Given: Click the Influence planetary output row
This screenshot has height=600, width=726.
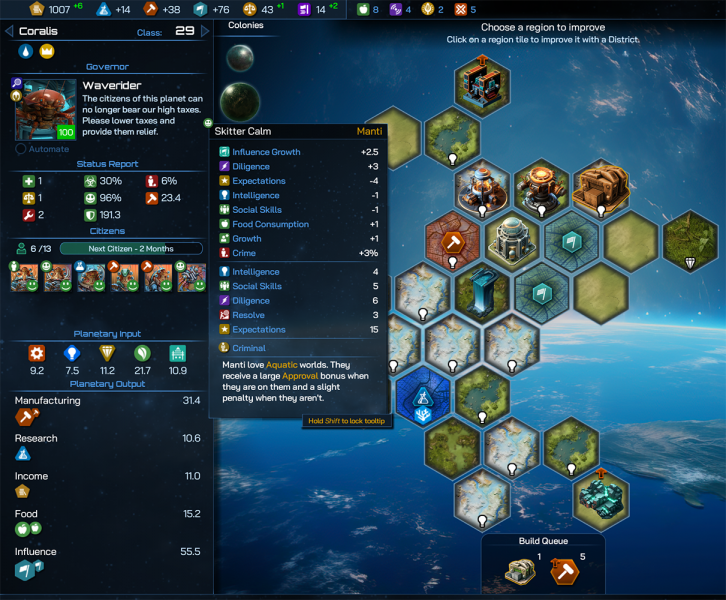Looking at the screenshot, I should (107, 561).
